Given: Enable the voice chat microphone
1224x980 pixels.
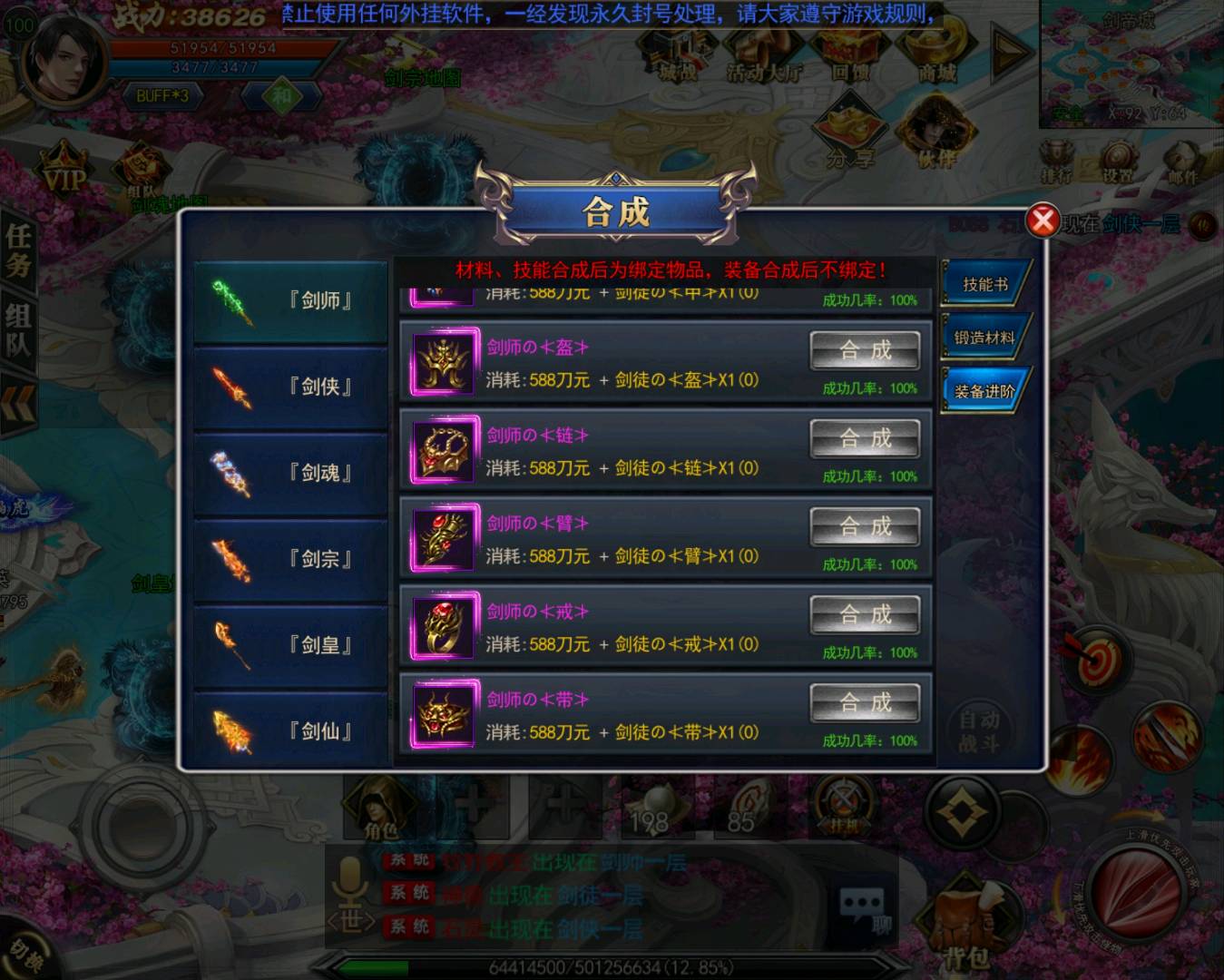Looking at the screenshot, I should tap(351, 875).
